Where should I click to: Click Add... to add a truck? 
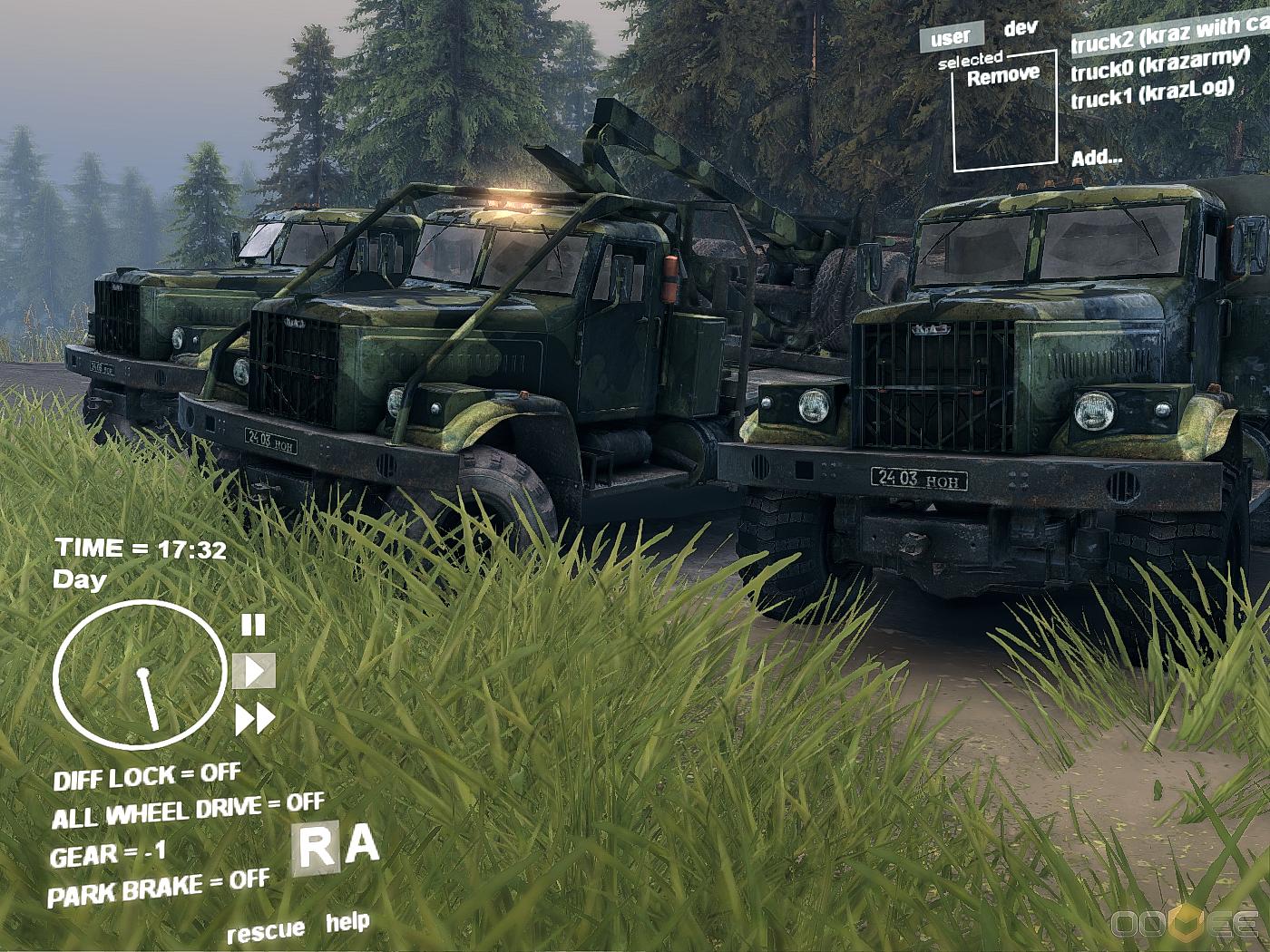pyautogui.click(x=1096, y=158)
